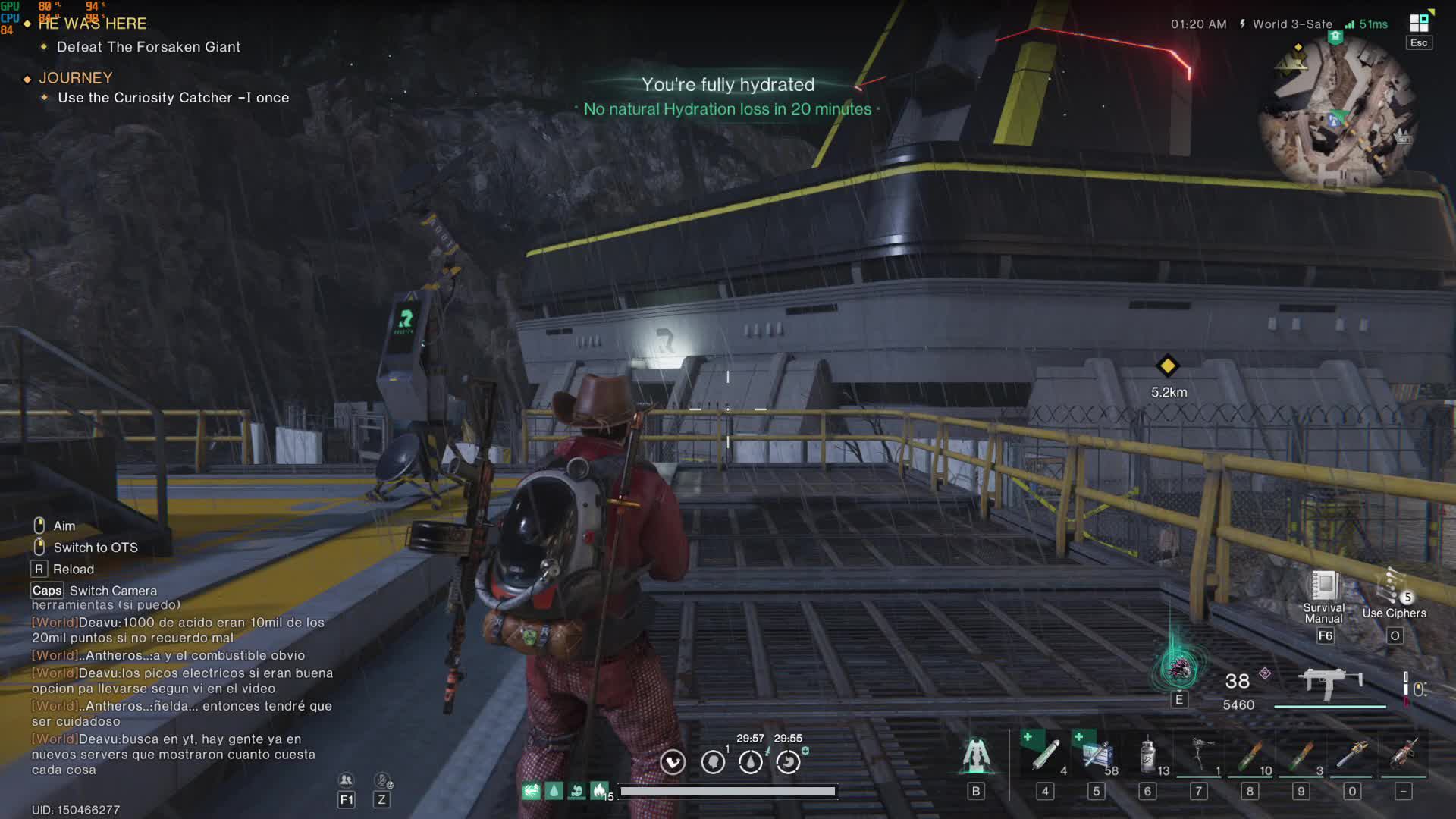
Task: Use the syringe item with count 4
Action: pyautogui.click(x=1045, y=755)
